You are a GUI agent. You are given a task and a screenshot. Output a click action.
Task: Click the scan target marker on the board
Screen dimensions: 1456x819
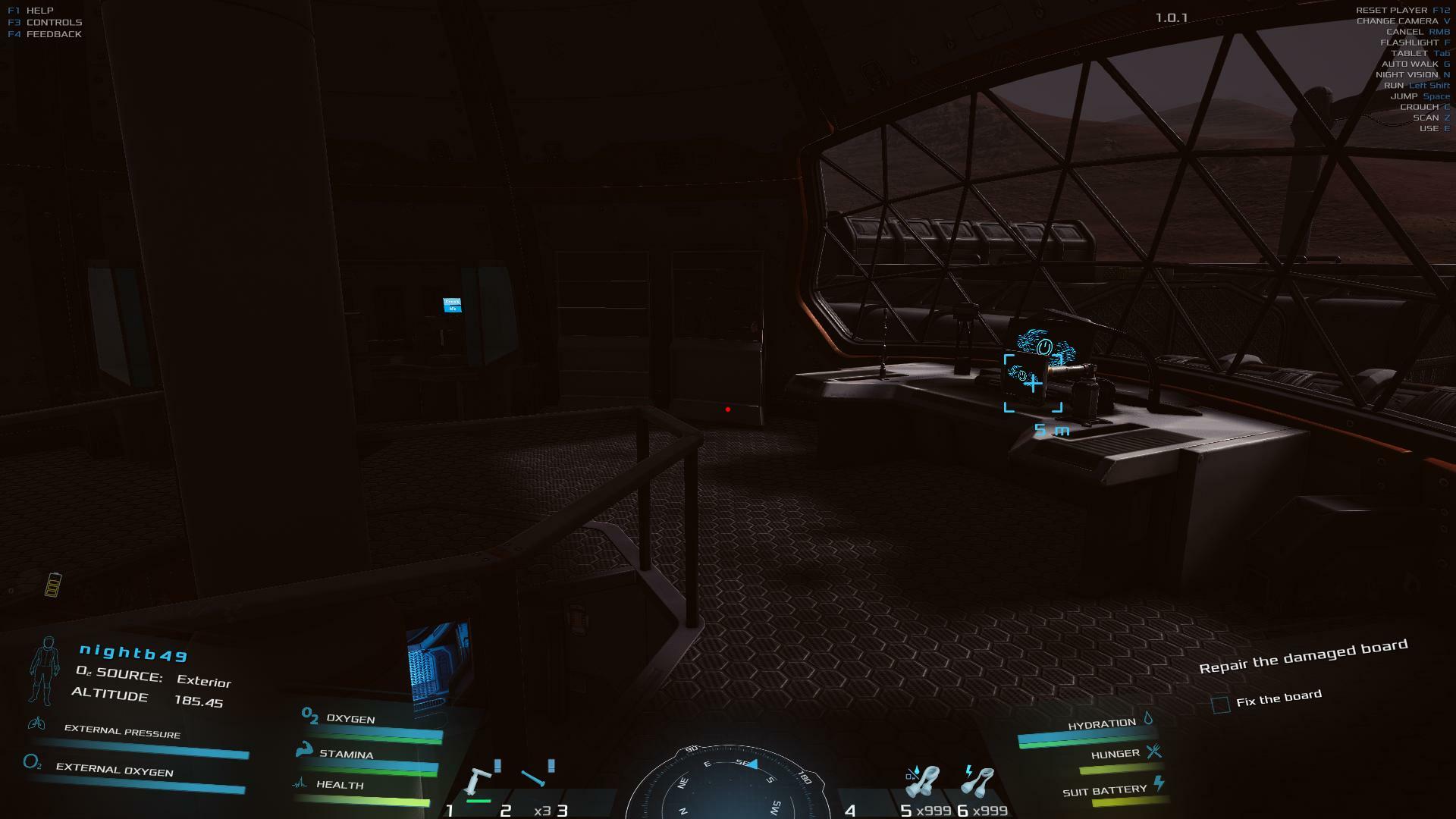point(1033,384)
